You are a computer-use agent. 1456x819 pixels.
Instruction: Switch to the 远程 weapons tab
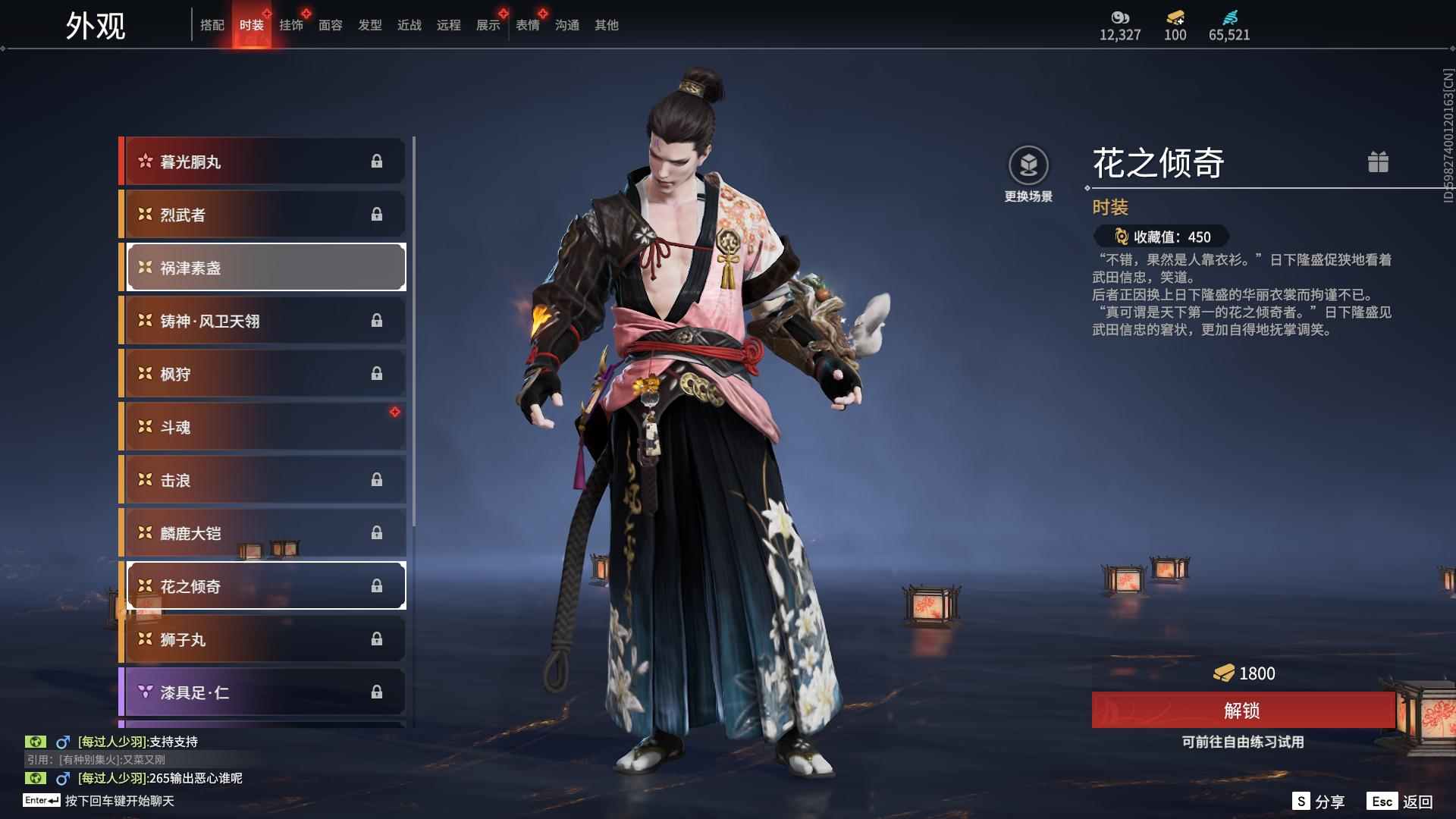coord(448,25)
